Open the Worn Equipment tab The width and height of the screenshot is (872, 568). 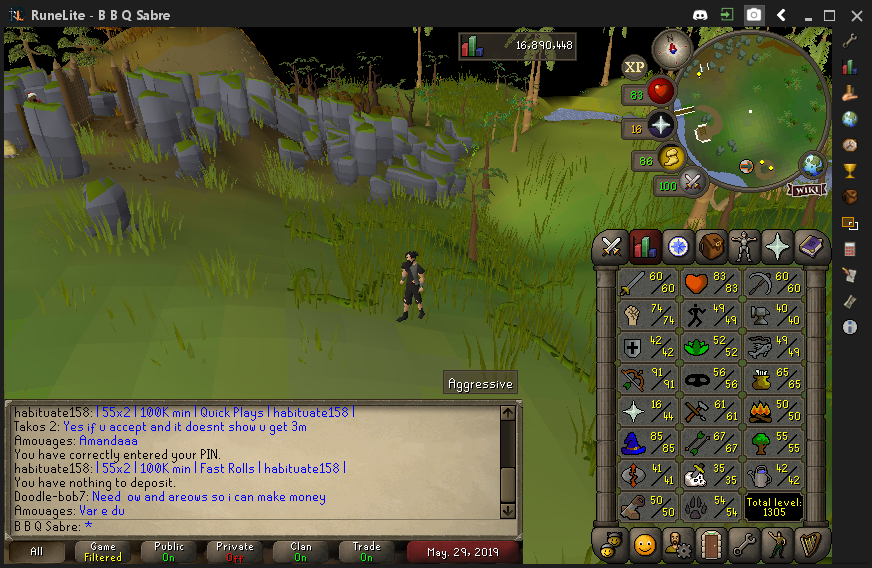tap(743, 246)
